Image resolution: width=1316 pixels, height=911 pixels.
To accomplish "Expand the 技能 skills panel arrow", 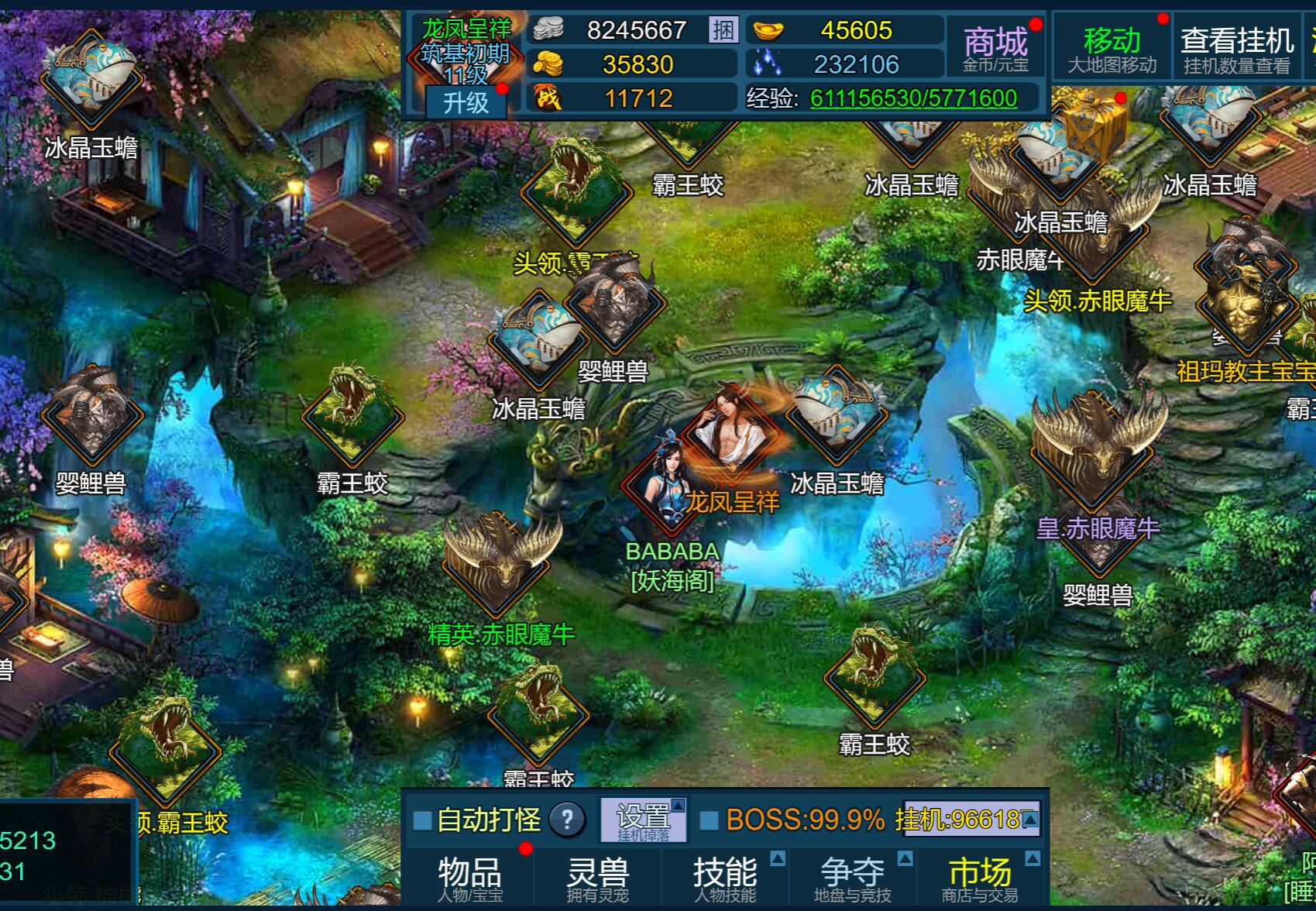I will click(x=779, y=858).
